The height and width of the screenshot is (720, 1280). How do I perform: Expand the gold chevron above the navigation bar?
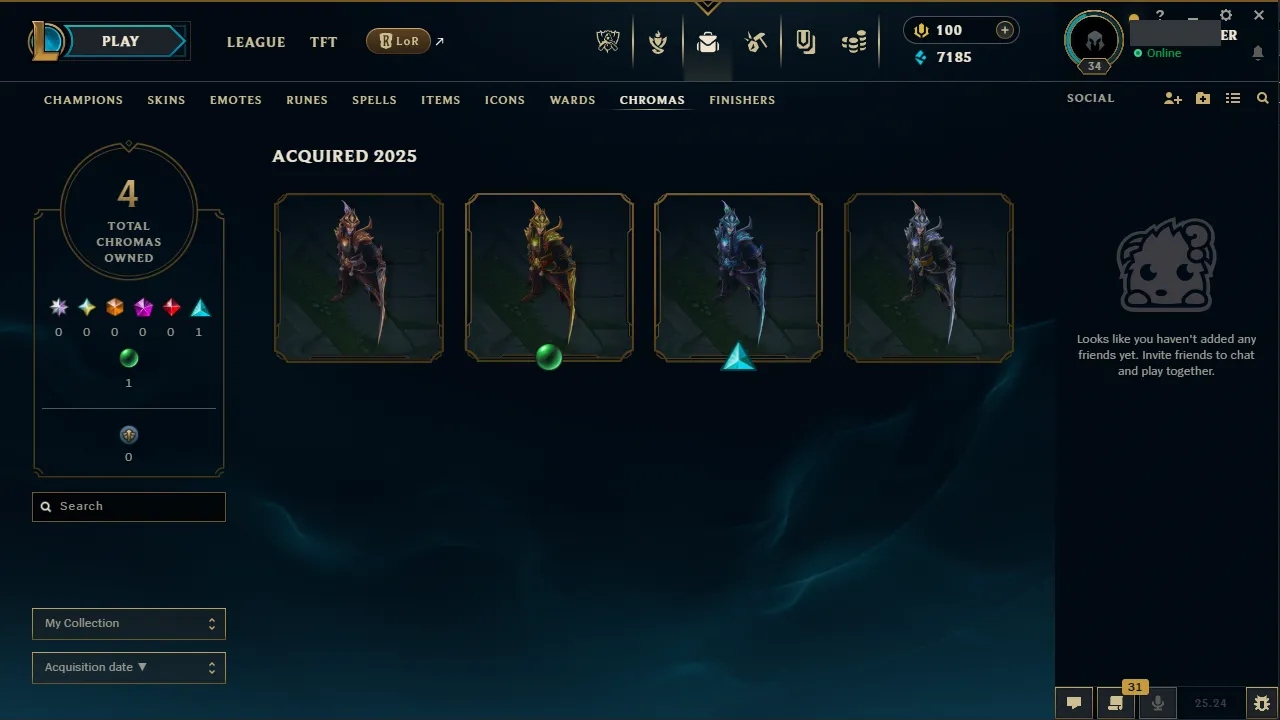point(707,5)
